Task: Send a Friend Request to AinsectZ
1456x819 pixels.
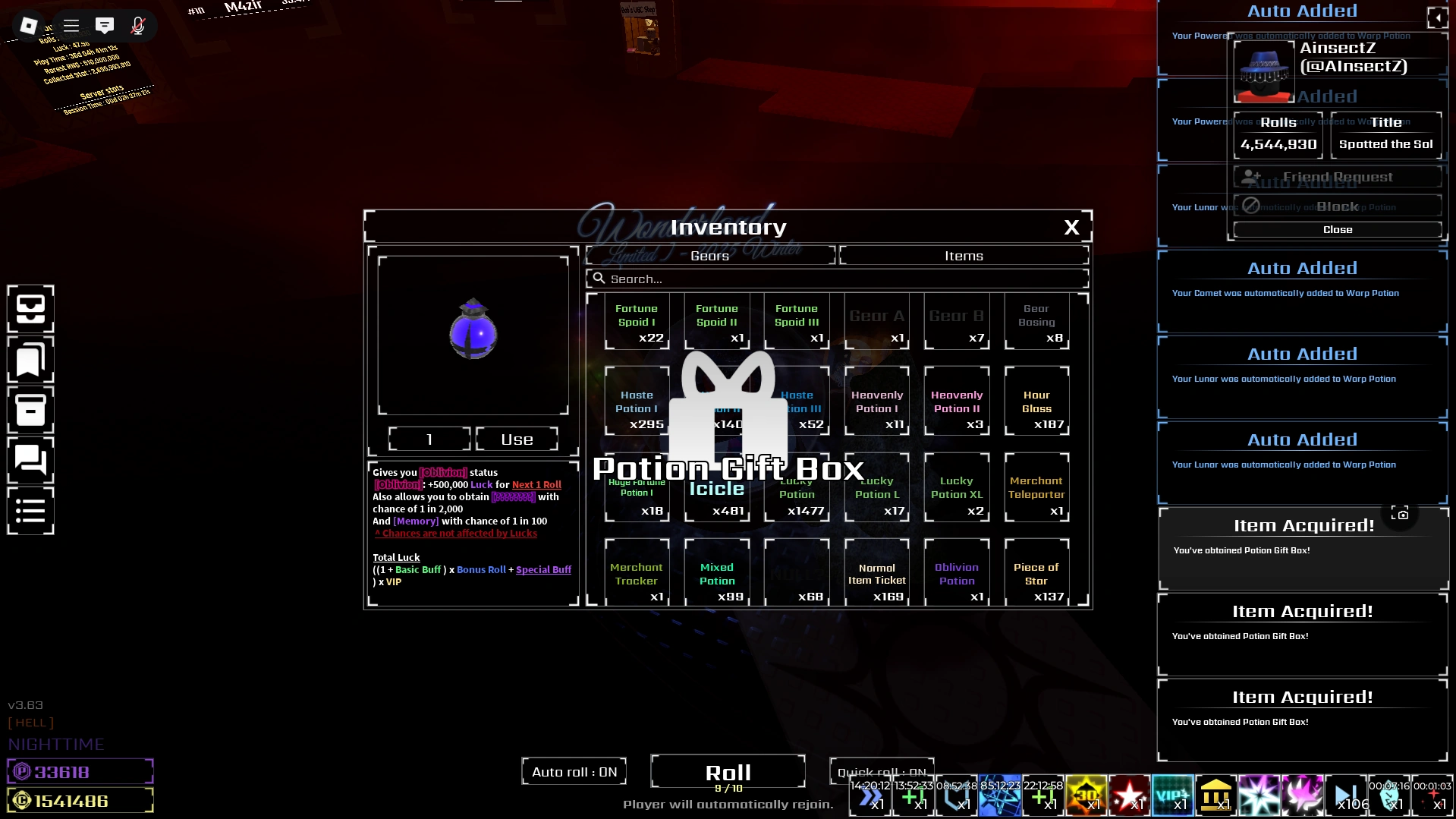Action: (x=1337, y=176)
